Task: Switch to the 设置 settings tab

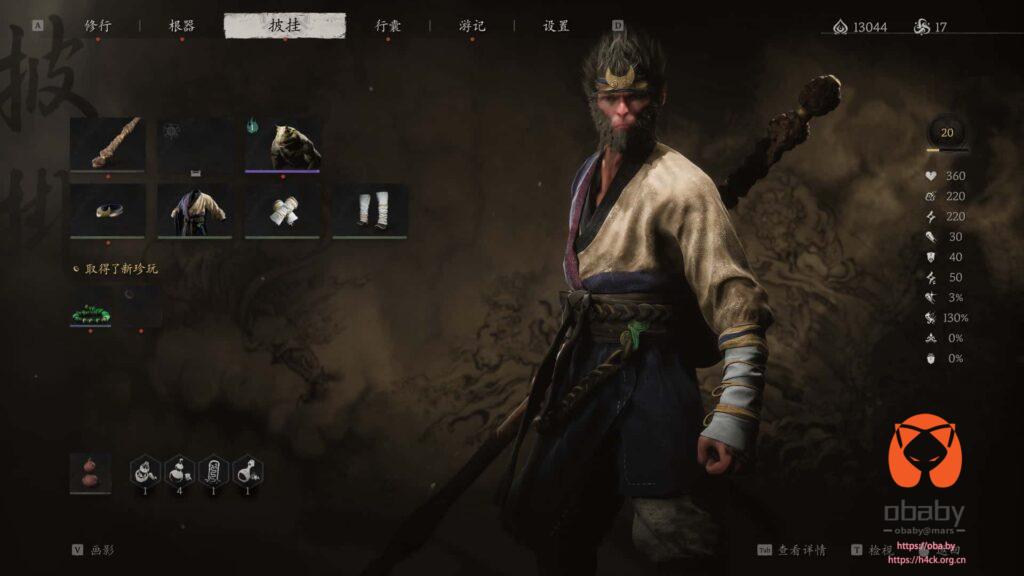Action: click(x=556, y=26)
